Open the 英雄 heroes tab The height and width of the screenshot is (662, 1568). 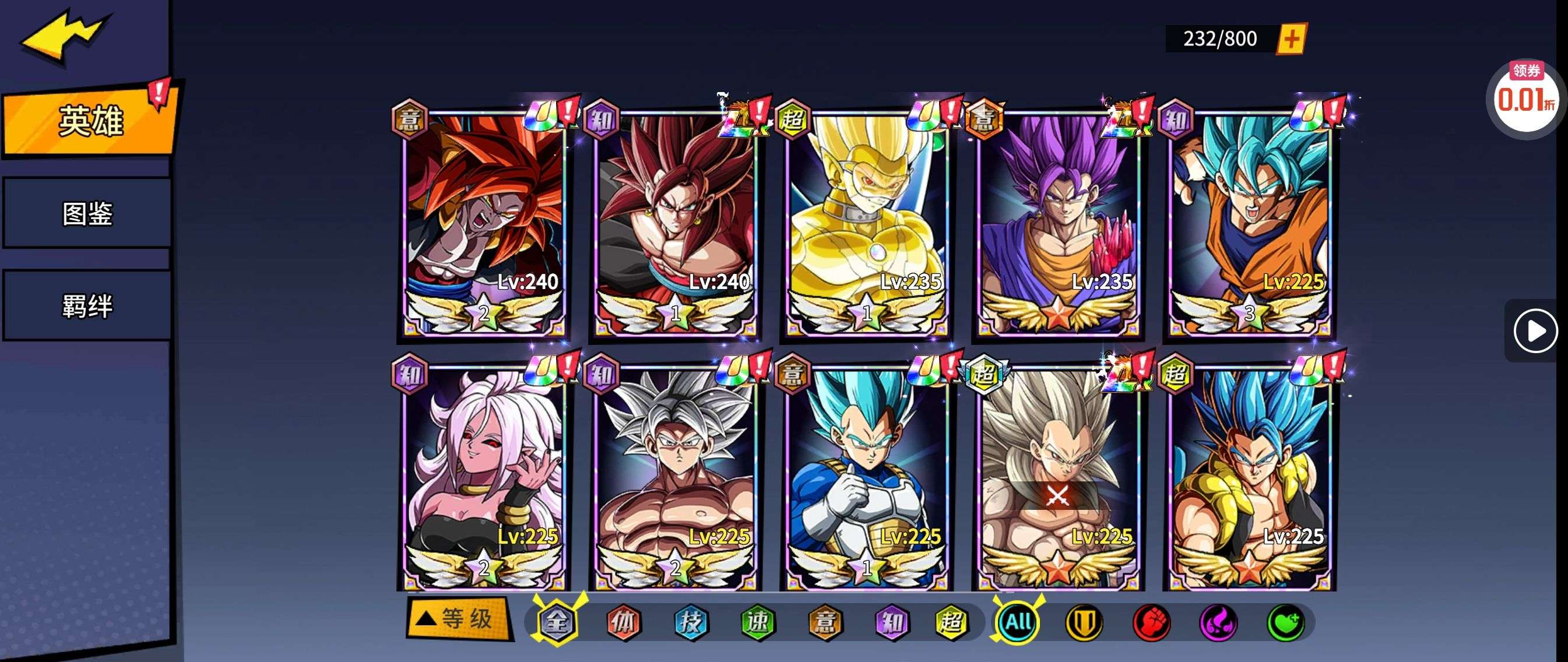[x=90, y=121]
